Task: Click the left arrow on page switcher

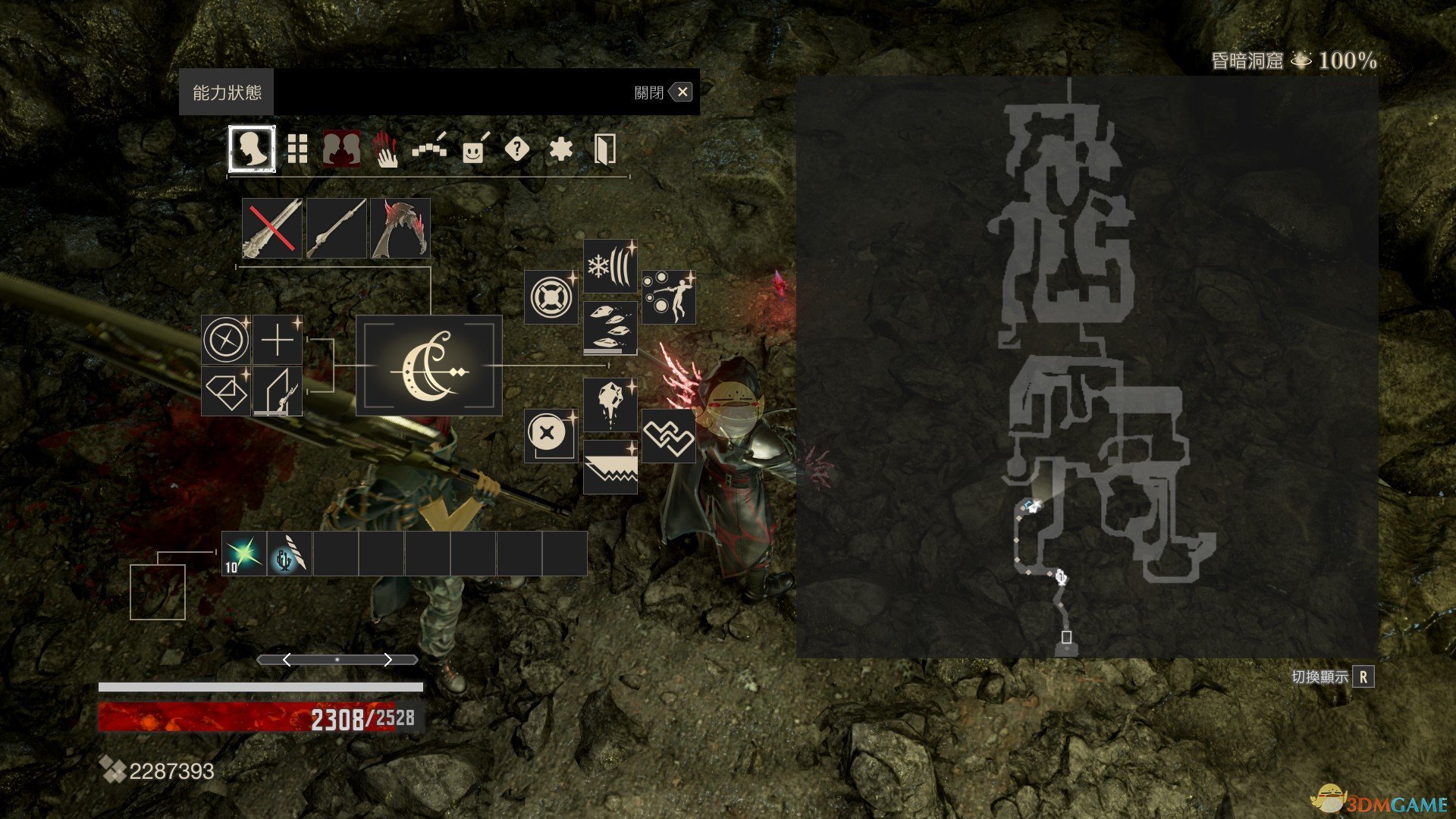Action: coord(287,660)
